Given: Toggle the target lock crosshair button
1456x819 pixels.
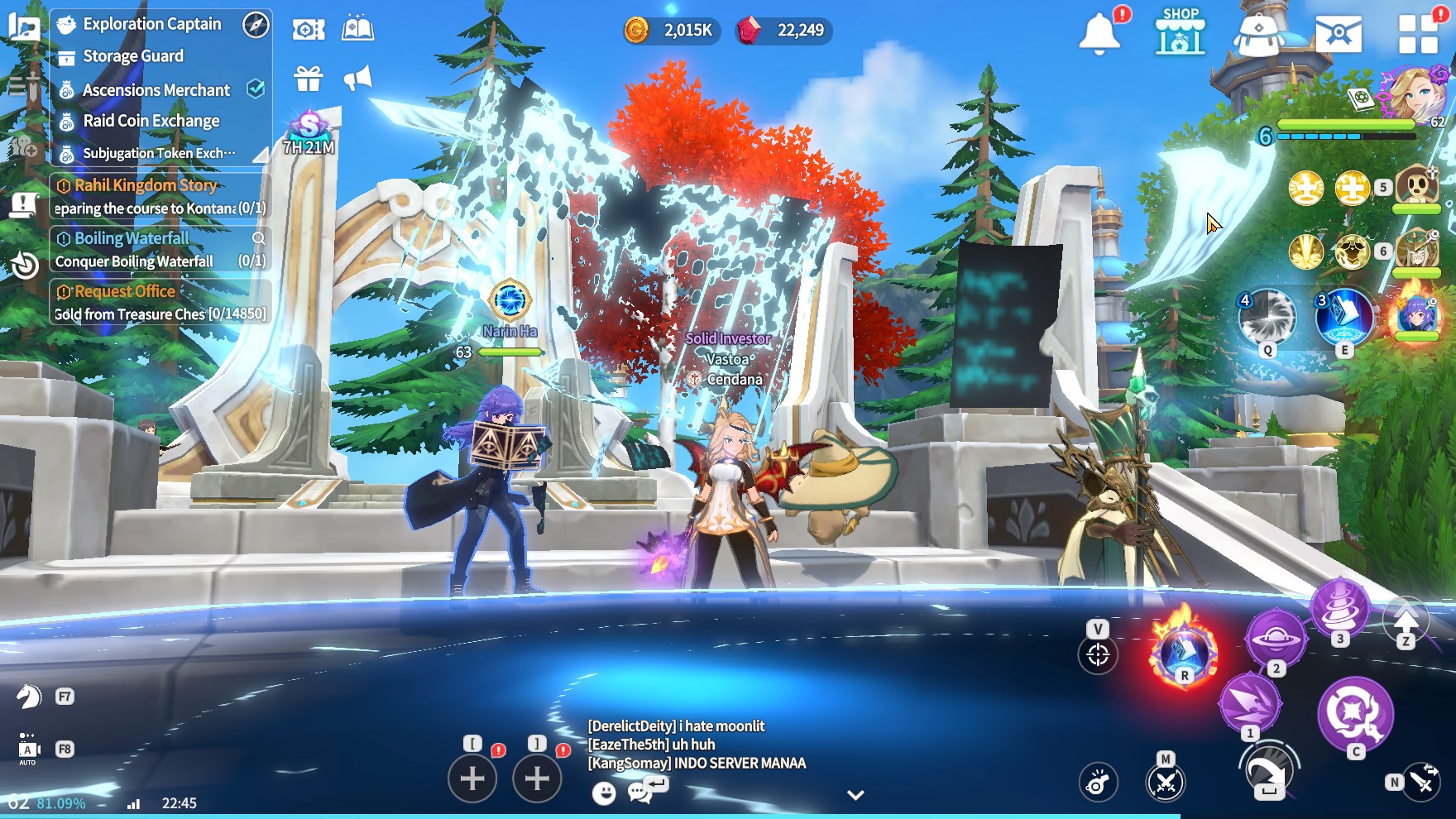Looking at the screenshot, I should click(1098, 654).
